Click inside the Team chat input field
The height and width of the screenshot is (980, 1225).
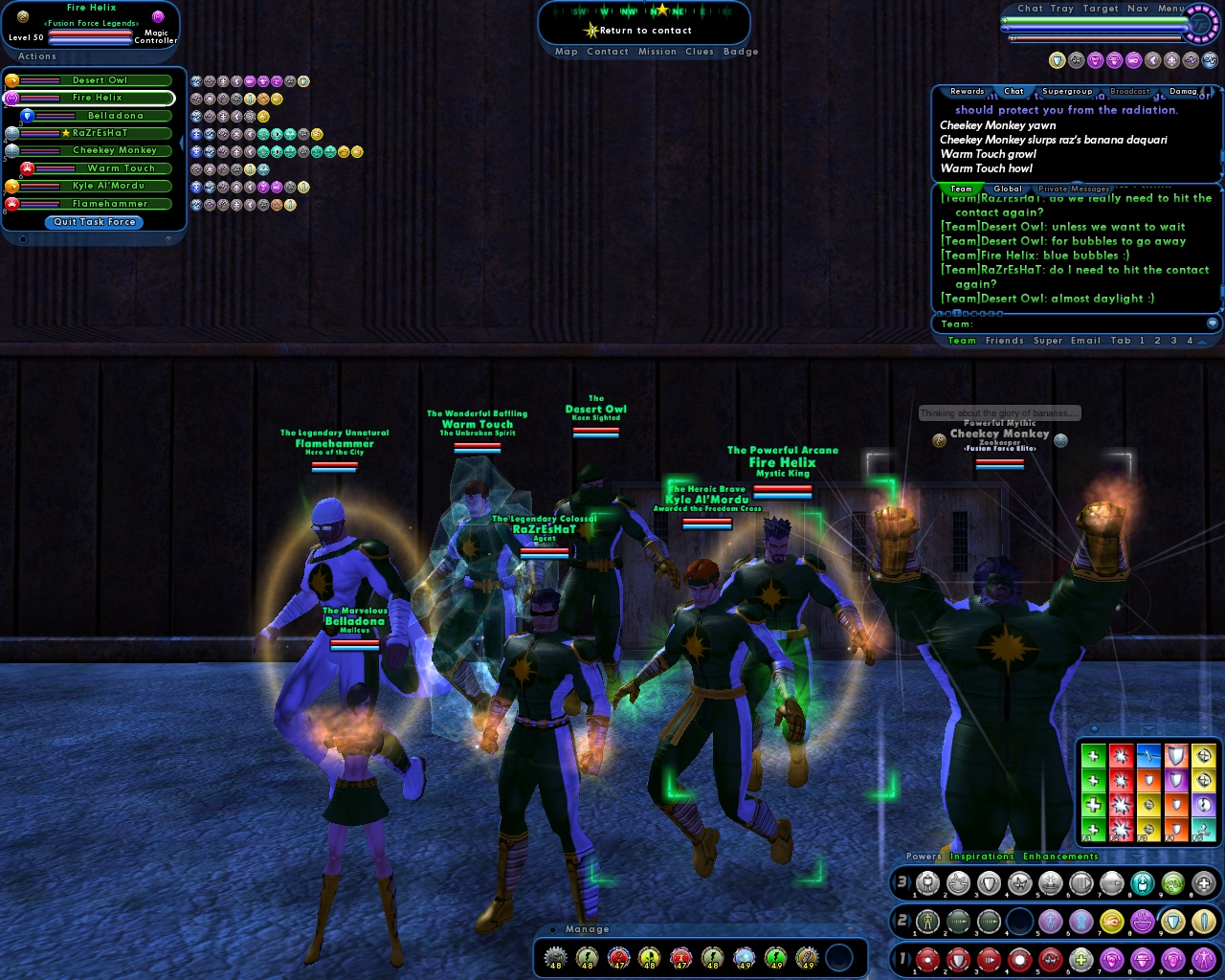point(1053,323)
